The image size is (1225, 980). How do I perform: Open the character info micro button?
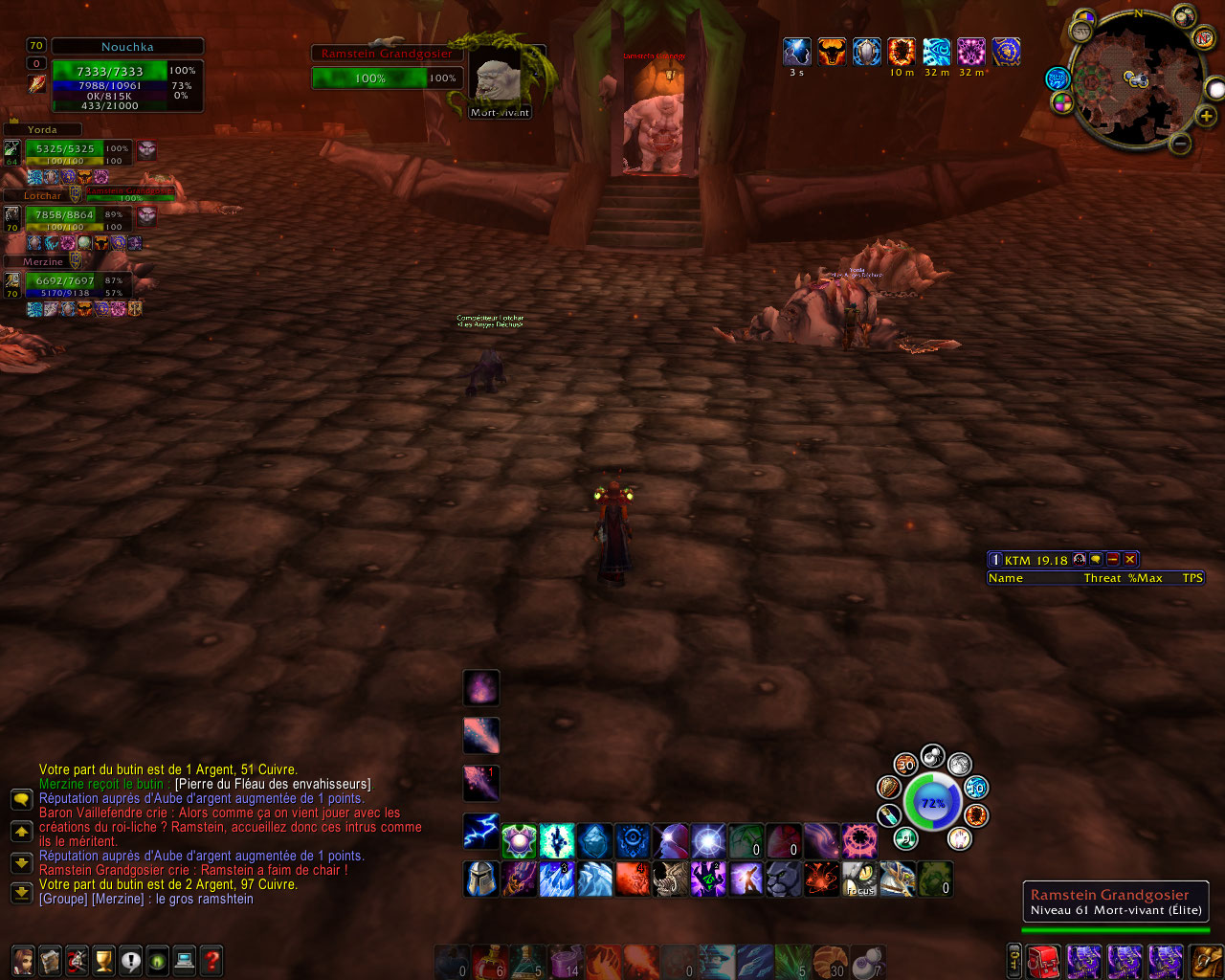coord(23,959)
